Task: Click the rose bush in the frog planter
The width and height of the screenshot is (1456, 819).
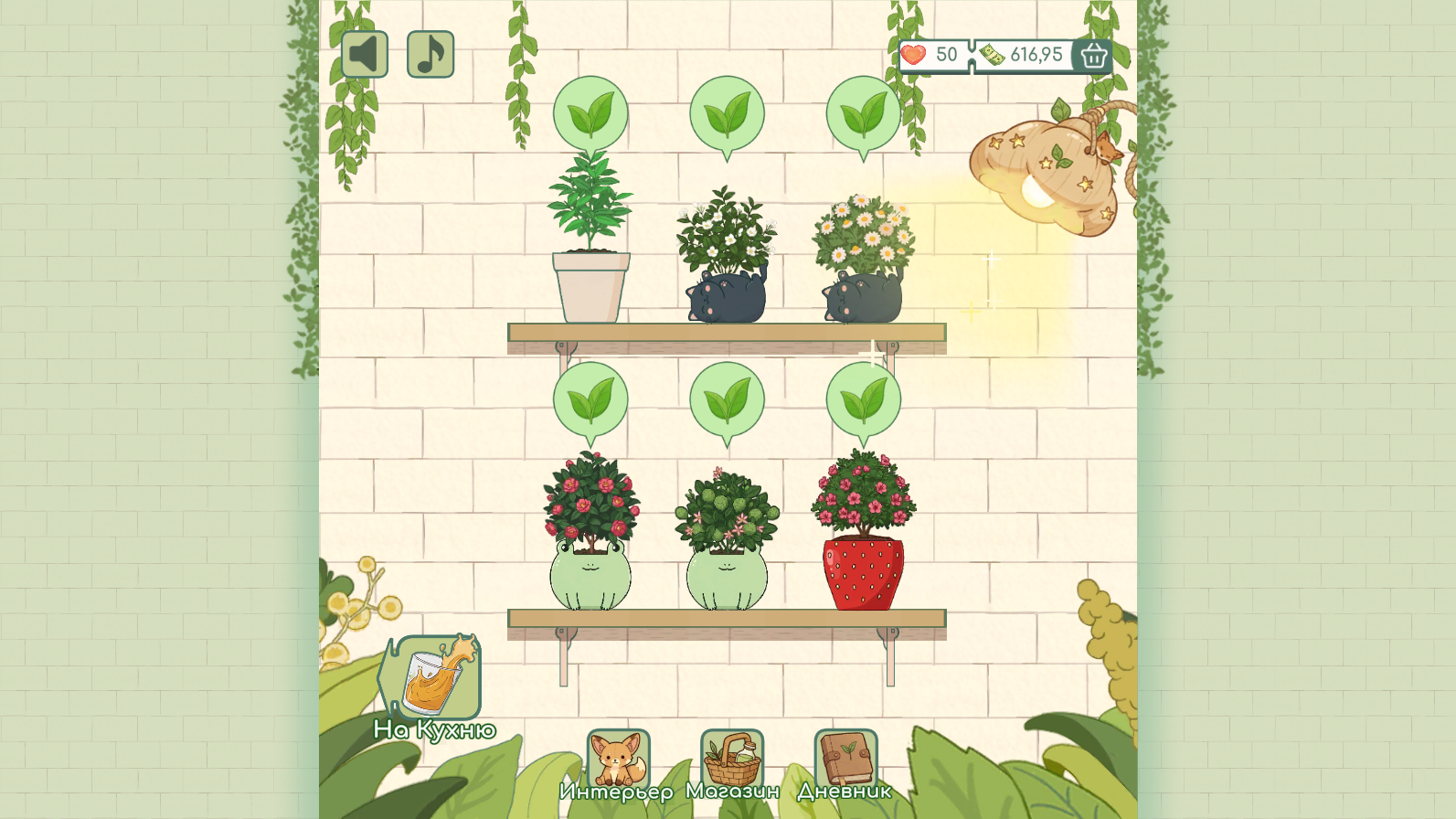Action: pos(592,503)
